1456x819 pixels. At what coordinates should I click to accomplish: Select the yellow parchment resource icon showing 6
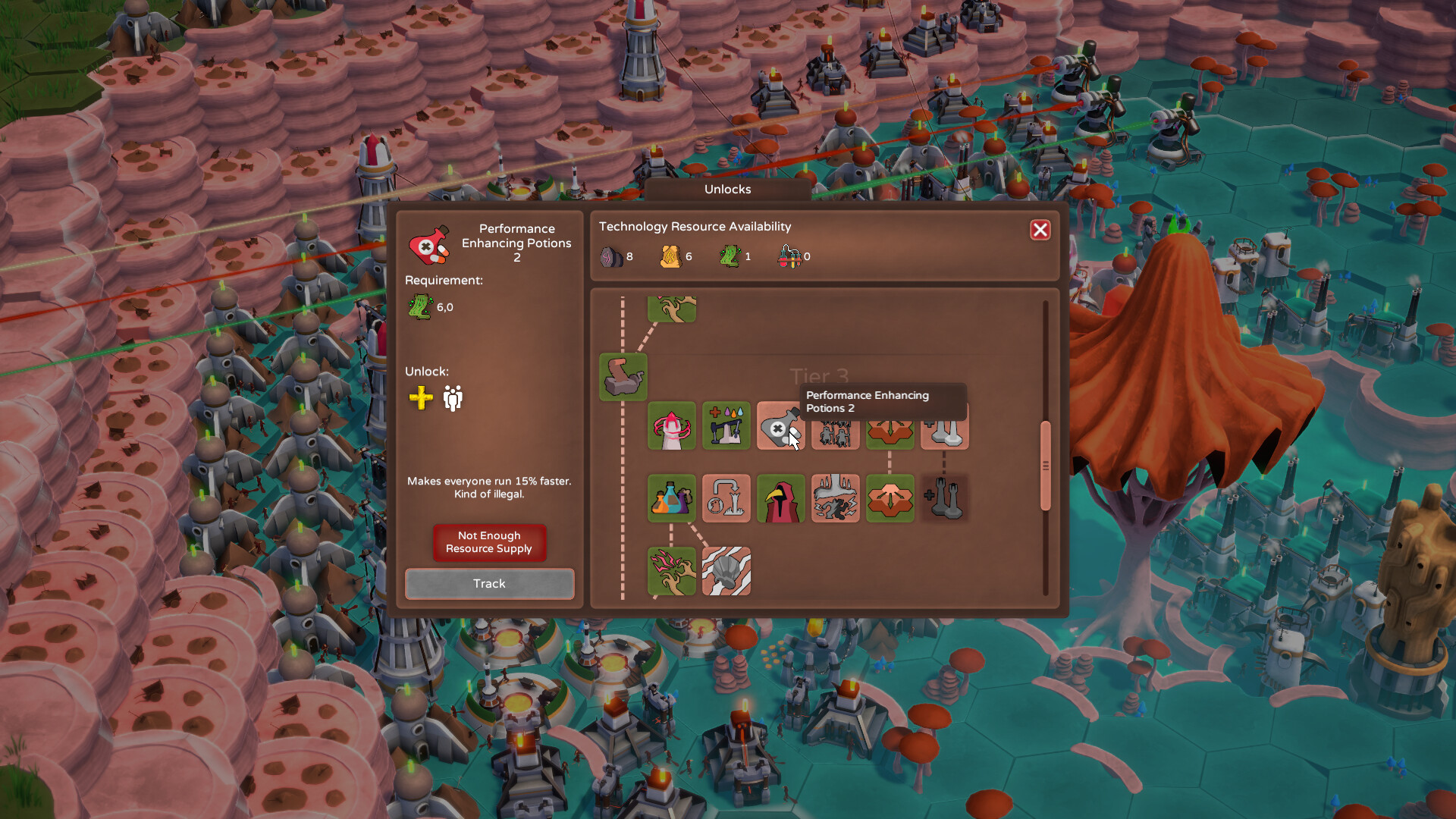[x=670, y=256]
